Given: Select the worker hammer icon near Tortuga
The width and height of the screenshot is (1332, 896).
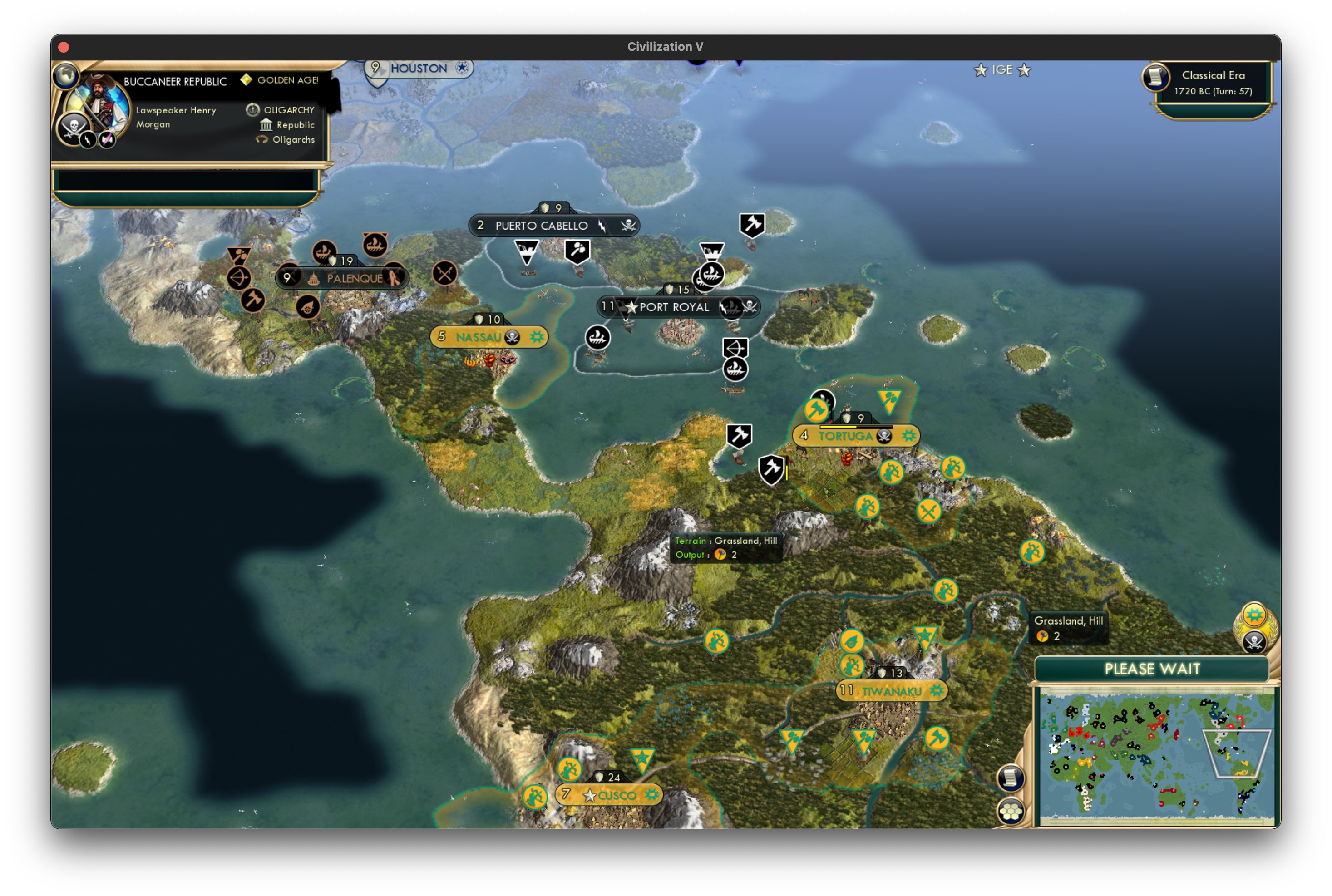Looking at the screenshot, I should point(817,410).
